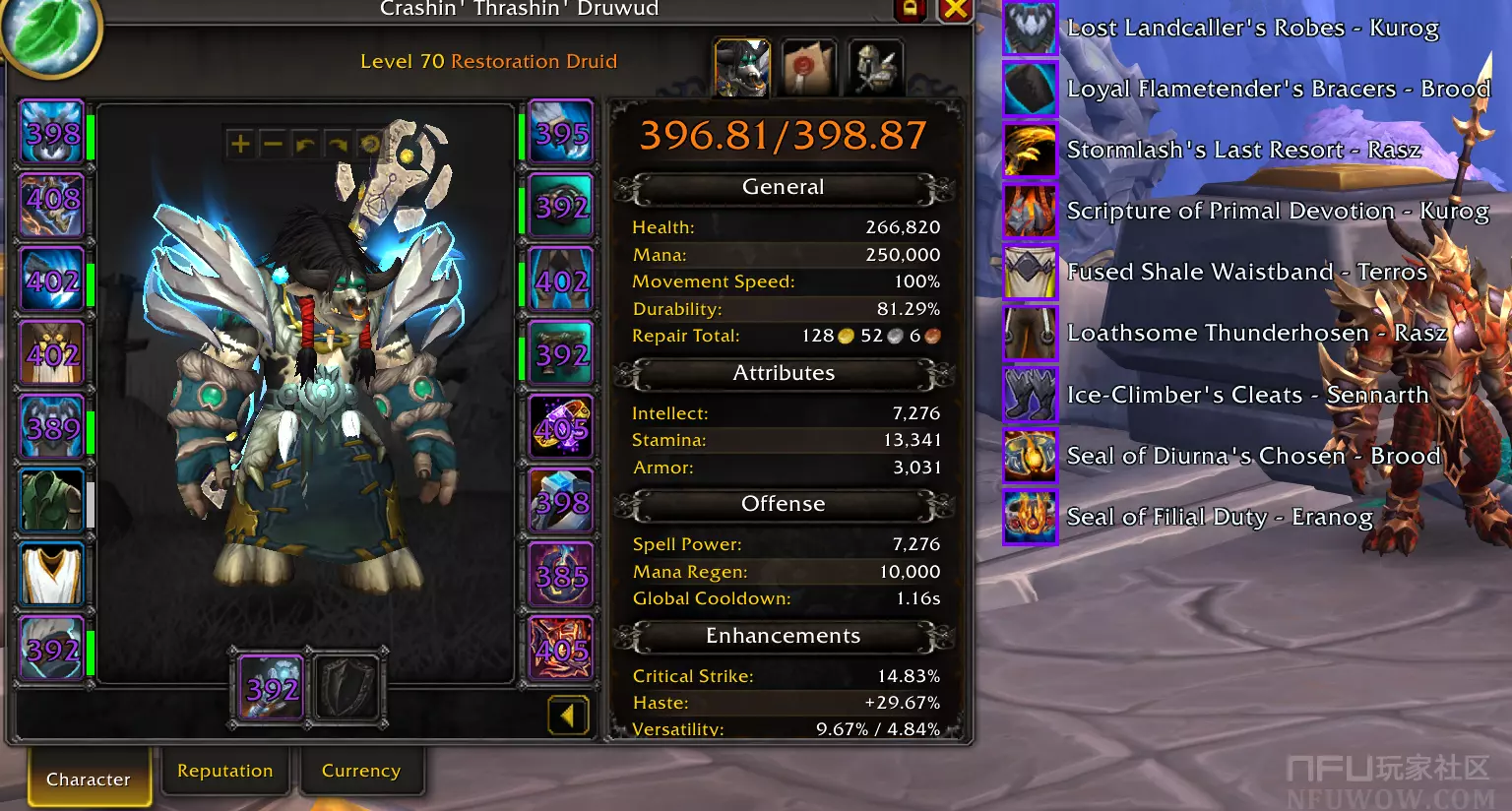Zoom in the character model view

240,144
